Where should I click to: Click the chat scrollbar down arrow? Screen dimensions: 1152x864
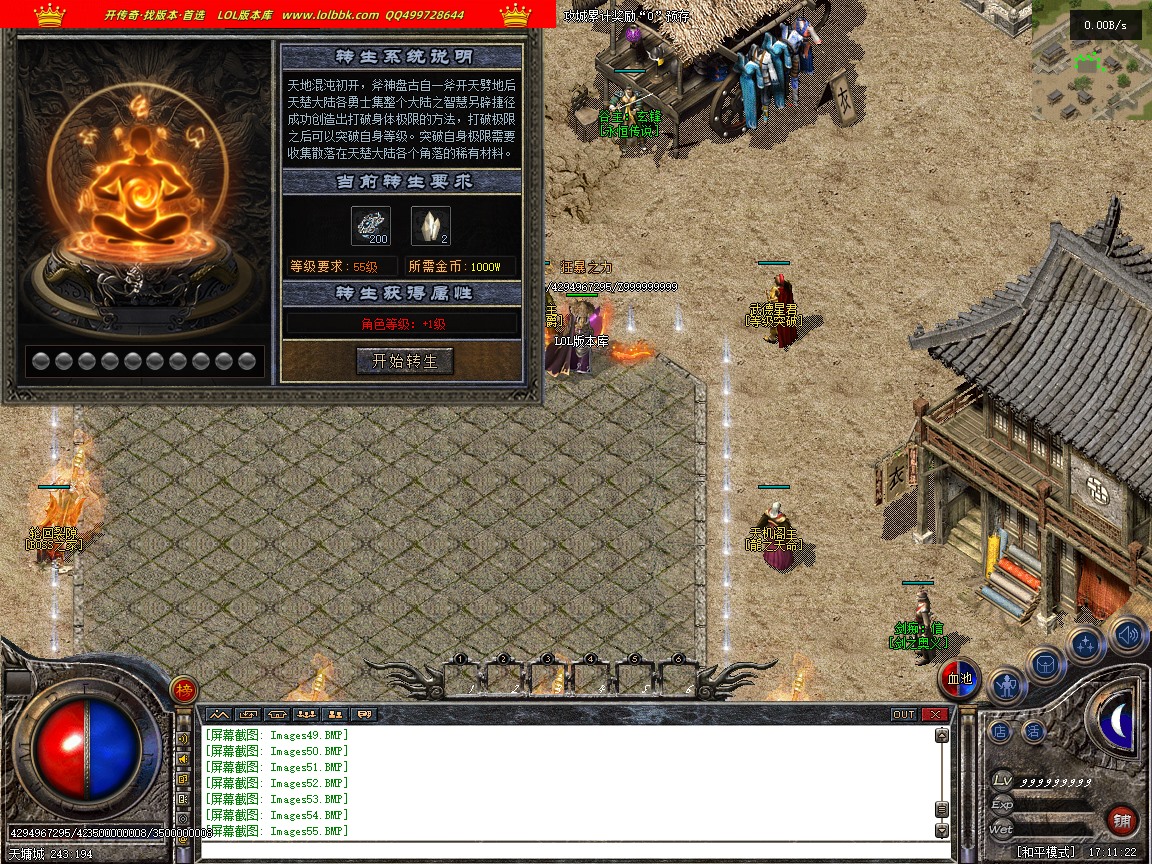pyautogui.click(x=941, y=830)
